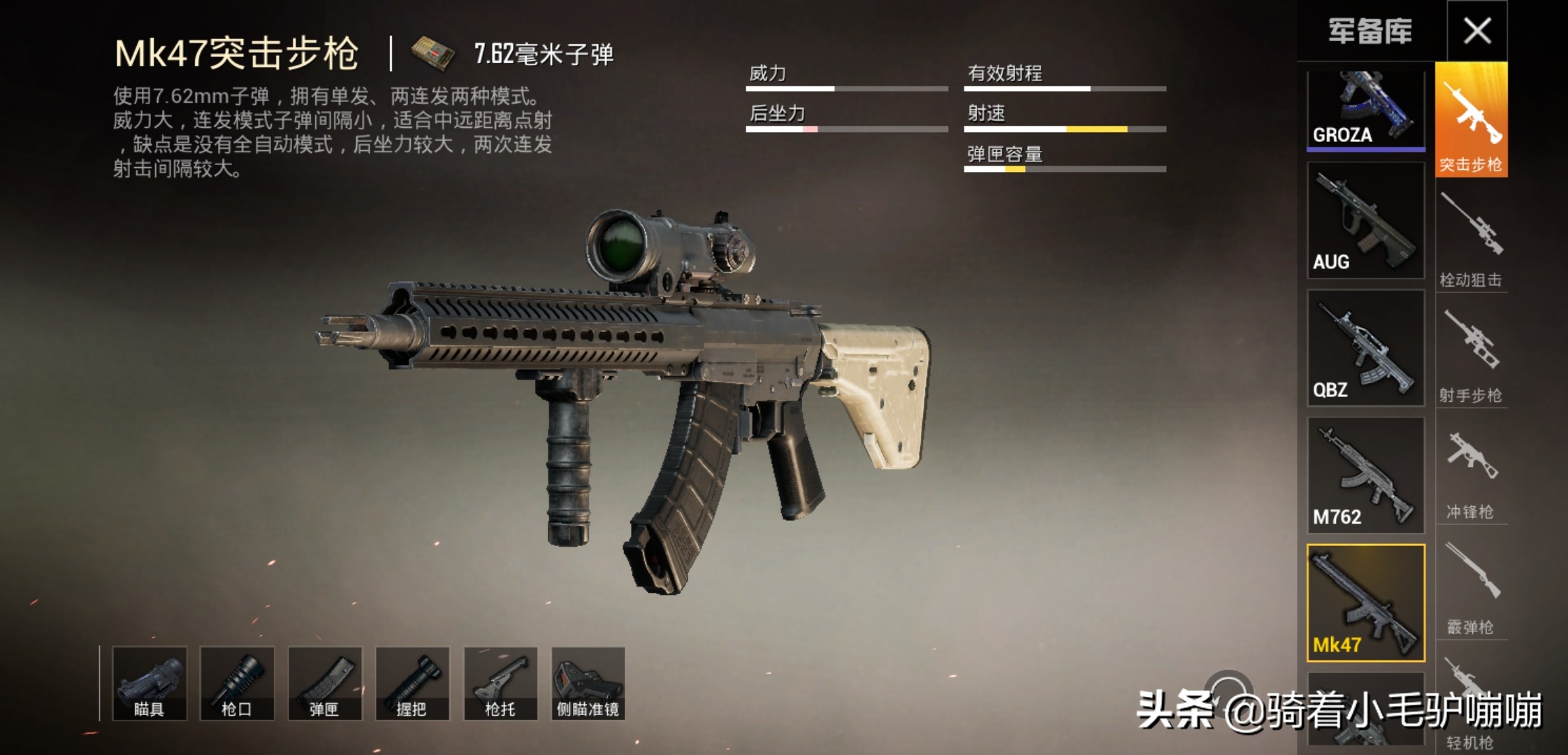Image resolution: width=1568 pixels, height=755 pixels.
Task: Select the 瞄具 scope attachment slot
Action: [x=149, y=684]
